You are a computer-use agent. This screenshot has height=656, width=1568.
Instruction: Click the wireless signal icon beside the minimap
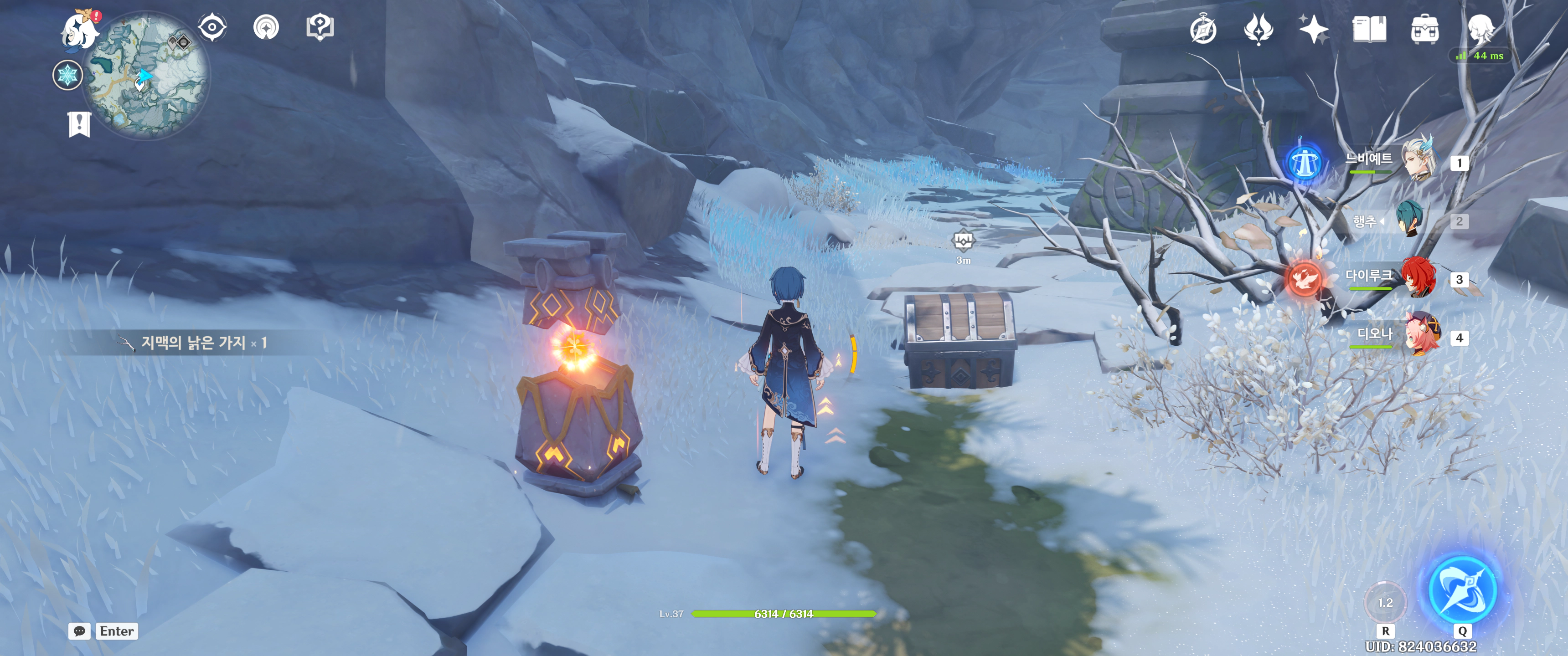[x=266, y=27]
